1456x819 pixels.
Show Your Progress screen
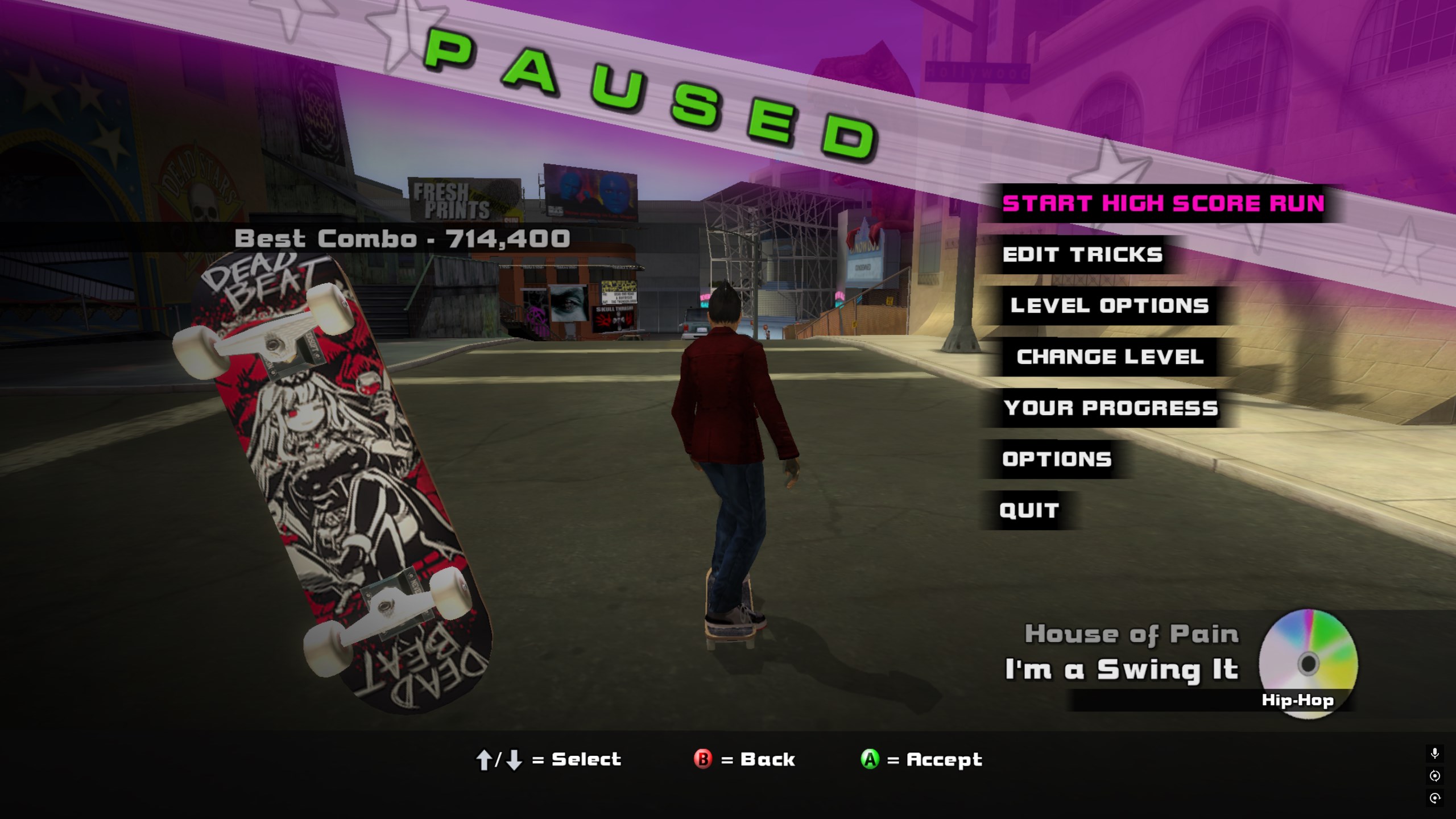1111,408
